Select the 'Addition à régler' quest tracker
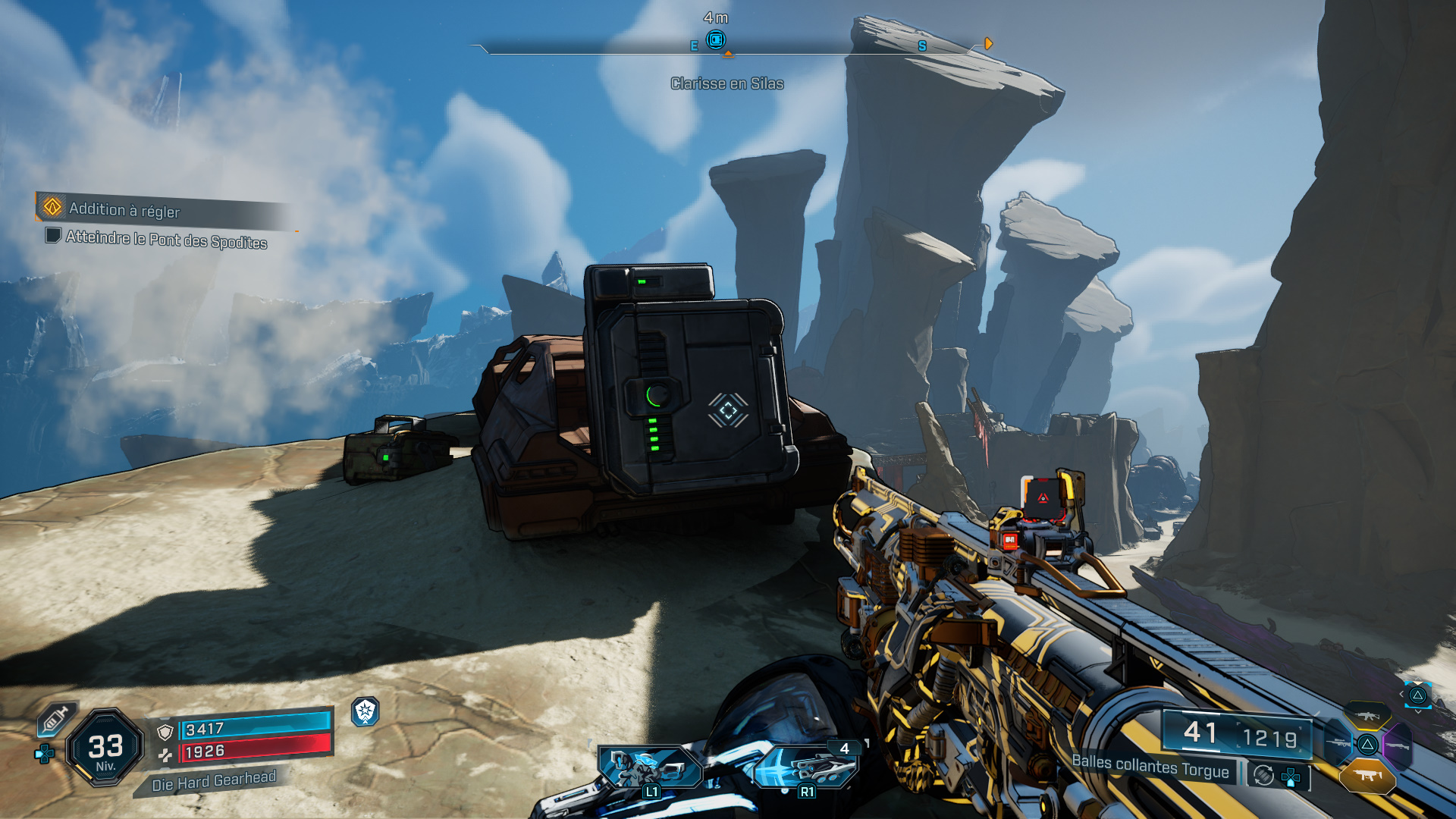Screen dimensions: 1456x819 click(x=125, y=209)
